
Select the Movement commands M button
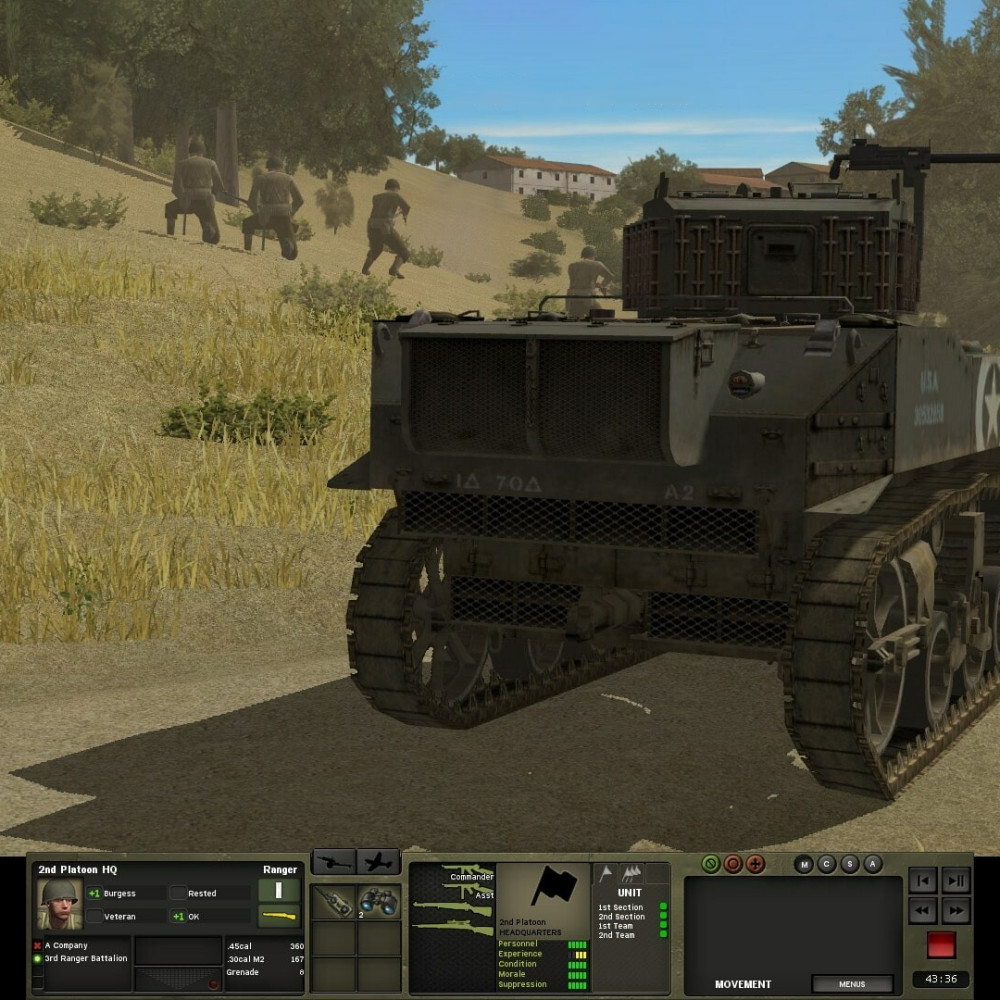[x=804, y=864]
